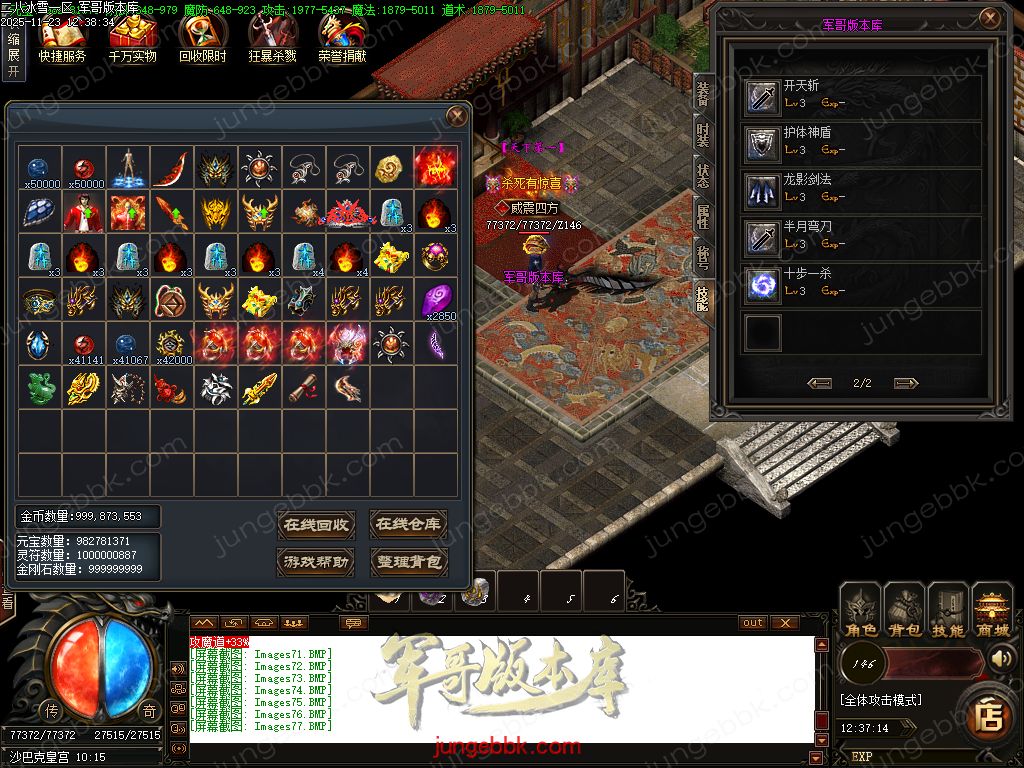
Task: Open 游戏帮助 game help
Action: coord(315,562)
